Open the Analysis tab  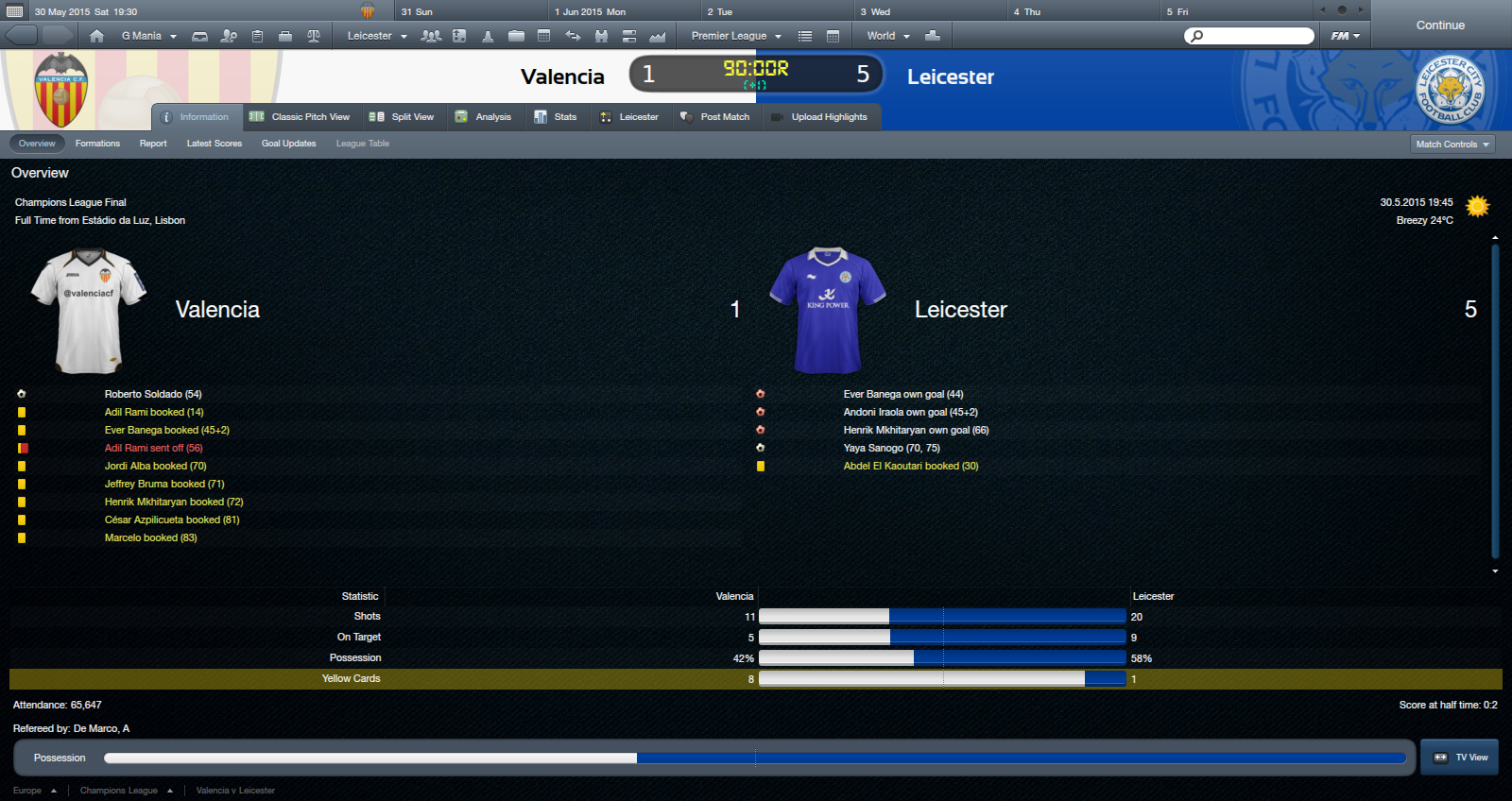coord(483,117)
